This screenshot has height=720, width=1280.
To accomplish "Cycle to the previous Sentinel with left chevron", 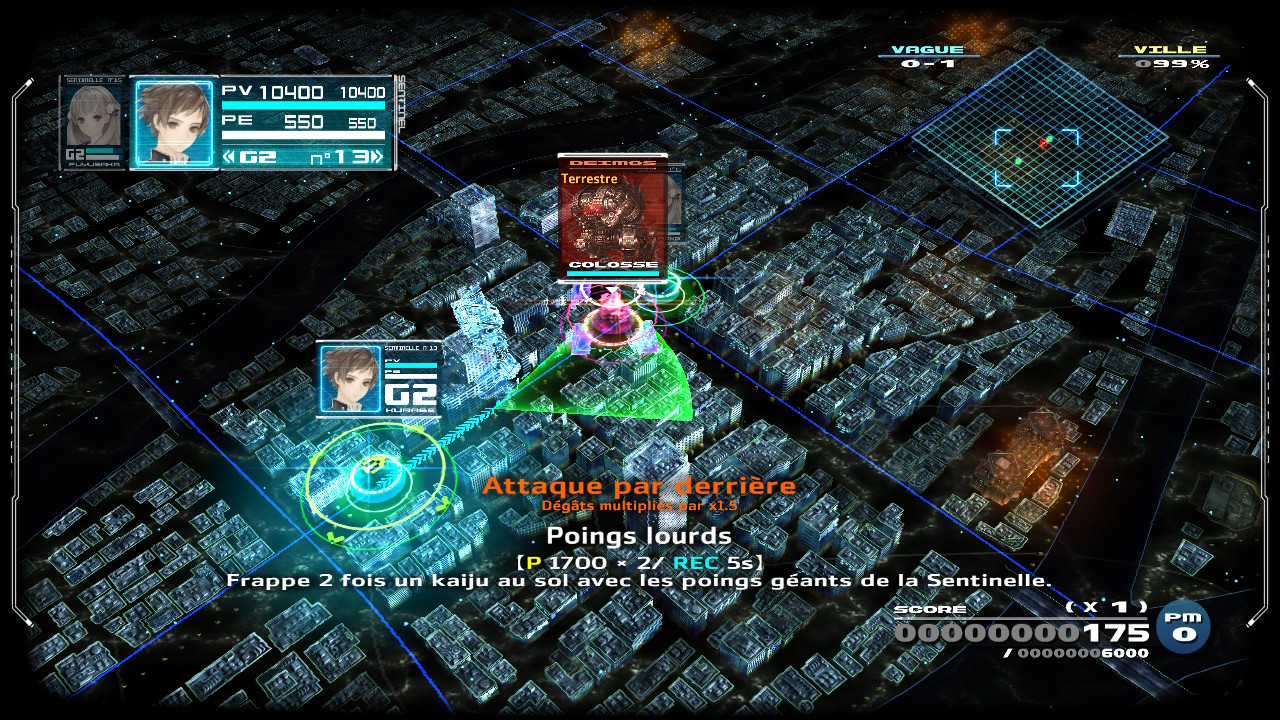I will 229,156.
